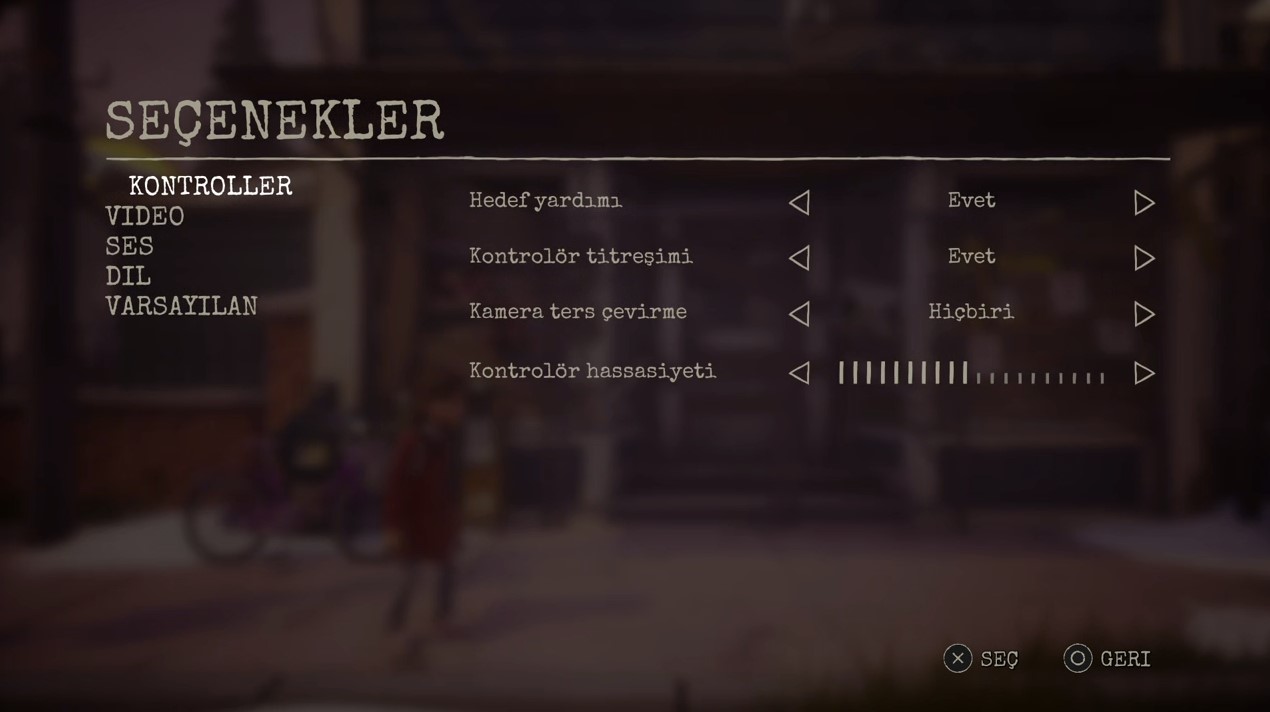Click right arrow for Hedef yardımı

[x=1144, y=203]
